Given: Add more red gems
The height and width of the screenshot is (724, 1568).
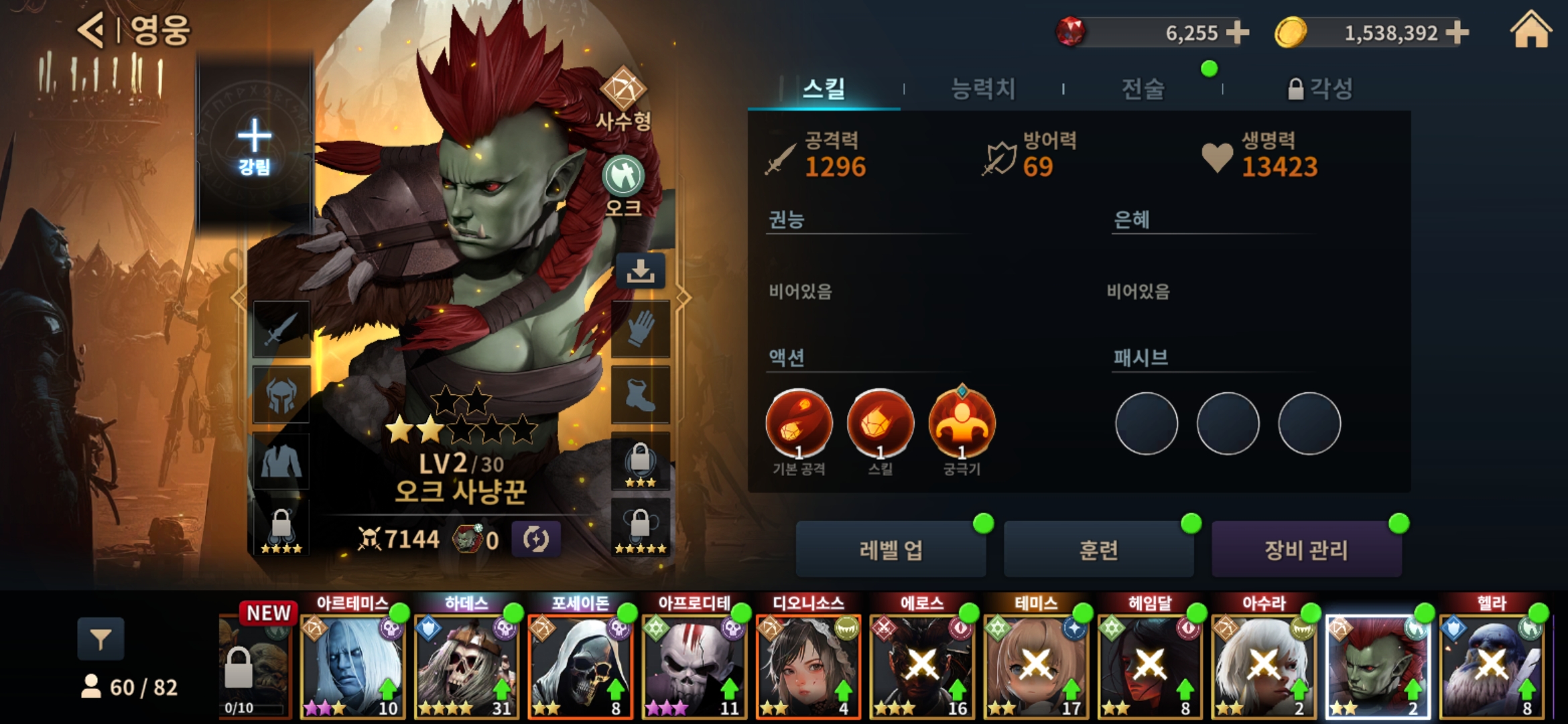Looking at the screenshot, I should coord(1237,32).
